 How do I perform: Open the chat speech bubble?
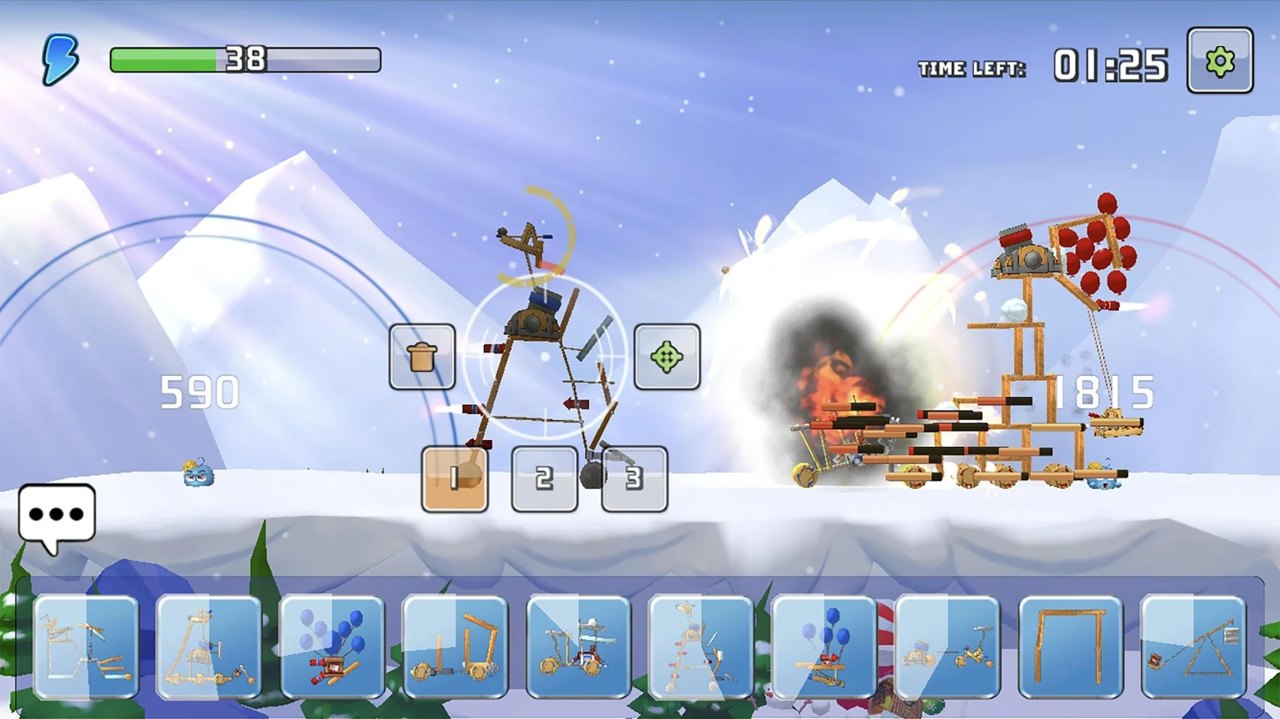point(57,516)
